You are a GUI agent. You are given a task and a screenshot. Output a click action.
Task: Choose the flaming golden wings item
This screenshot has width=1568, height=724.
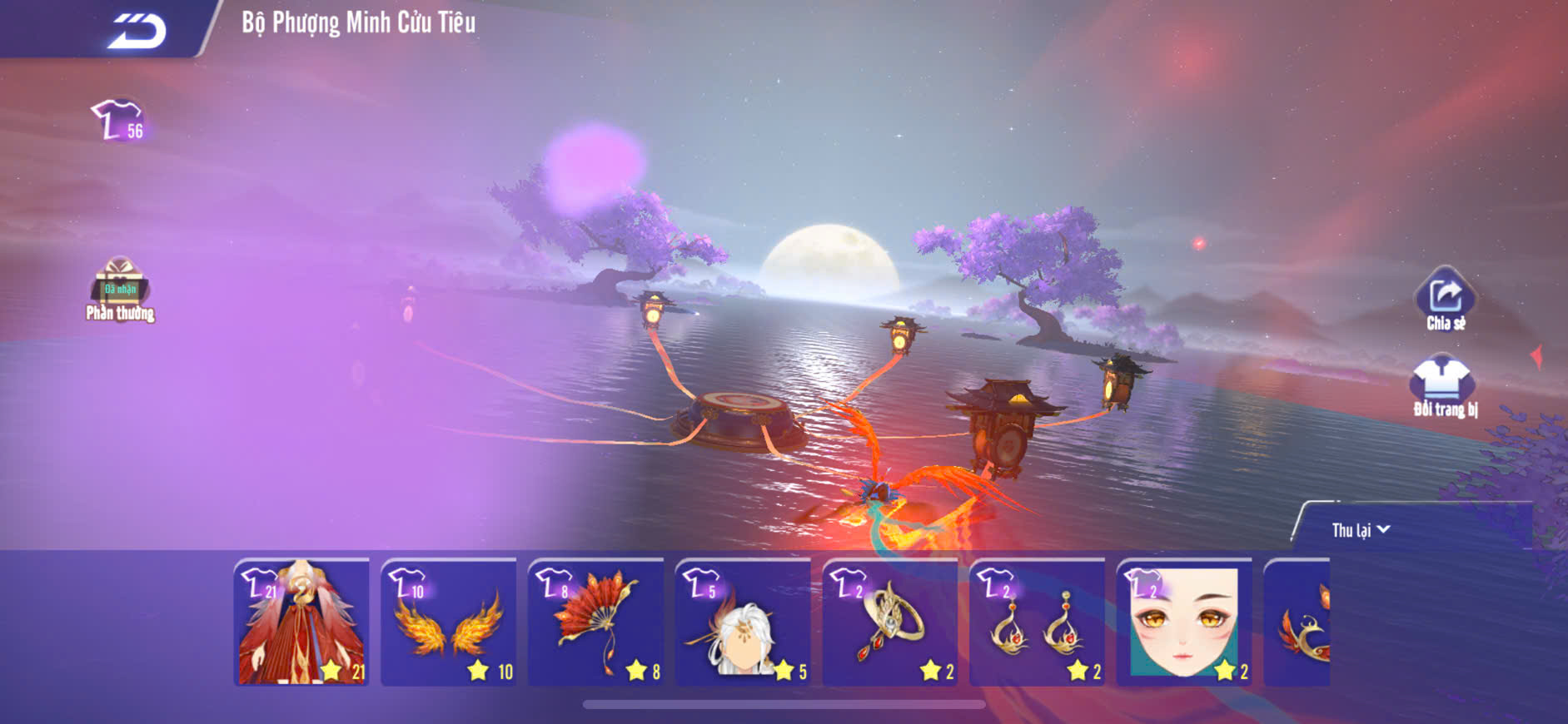pyautogui.click(x=449, y=622)
